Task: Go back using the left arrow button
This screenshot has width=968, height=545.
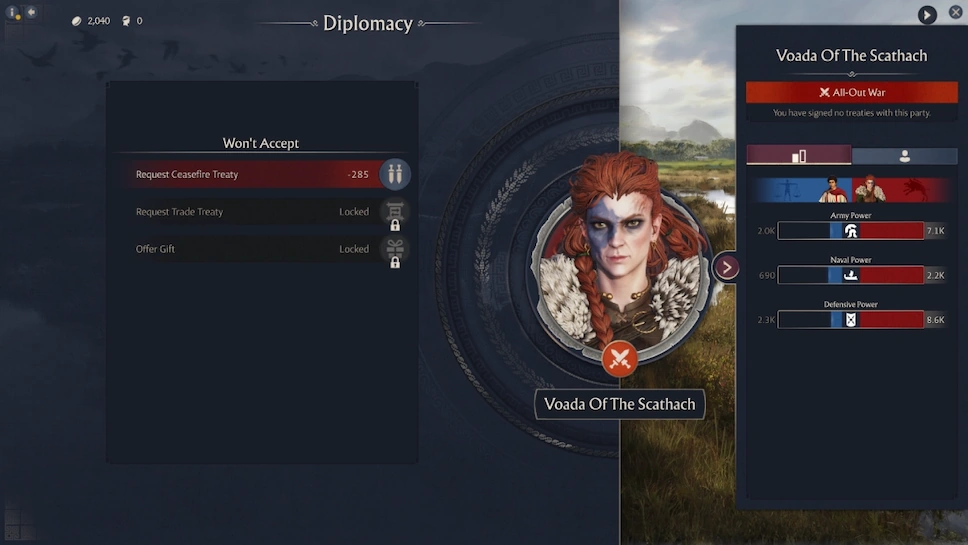Action: pos(31,12)
